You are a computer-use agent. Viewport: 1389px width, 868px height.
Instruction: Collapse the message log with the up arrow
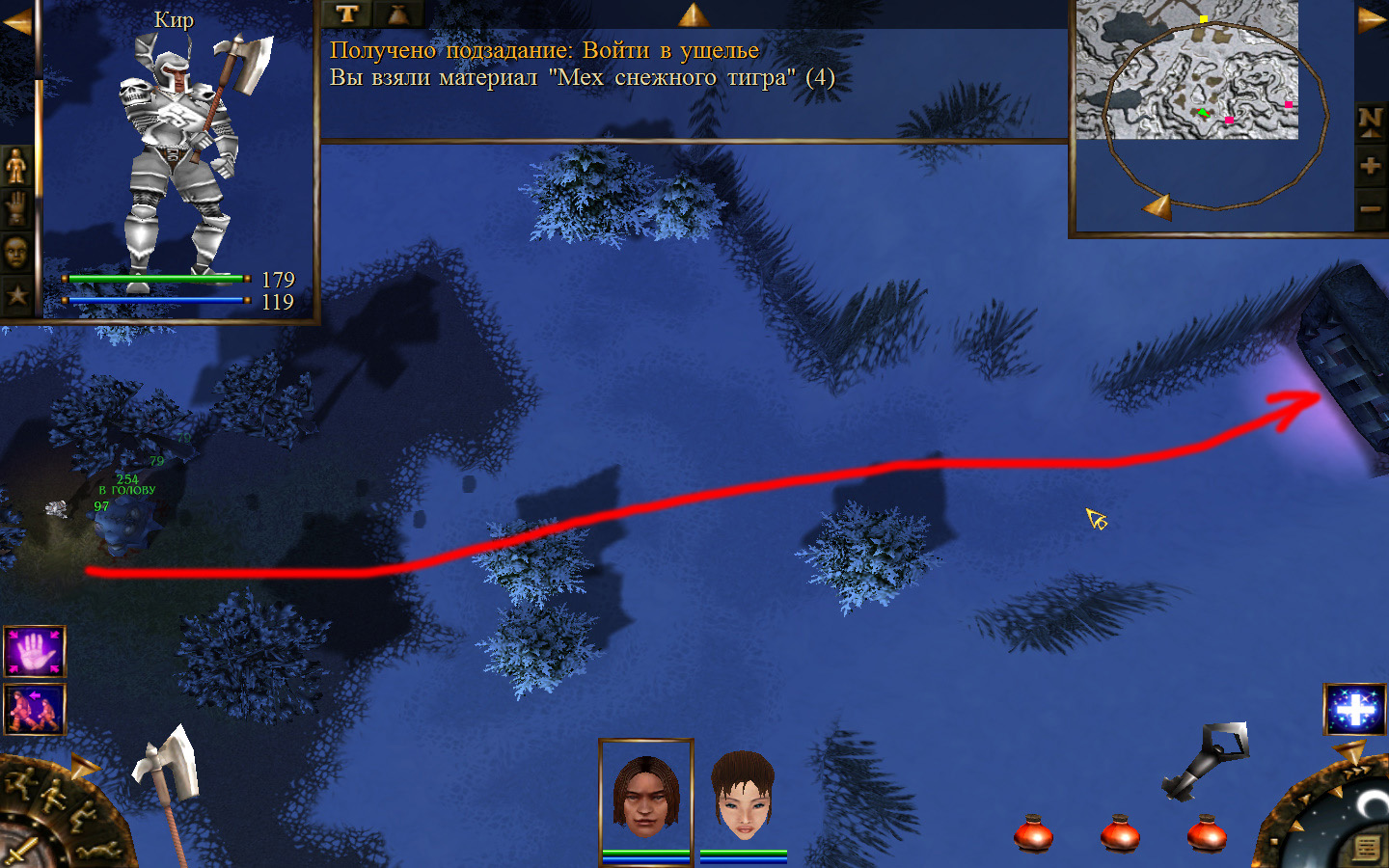tap(693, 14)
